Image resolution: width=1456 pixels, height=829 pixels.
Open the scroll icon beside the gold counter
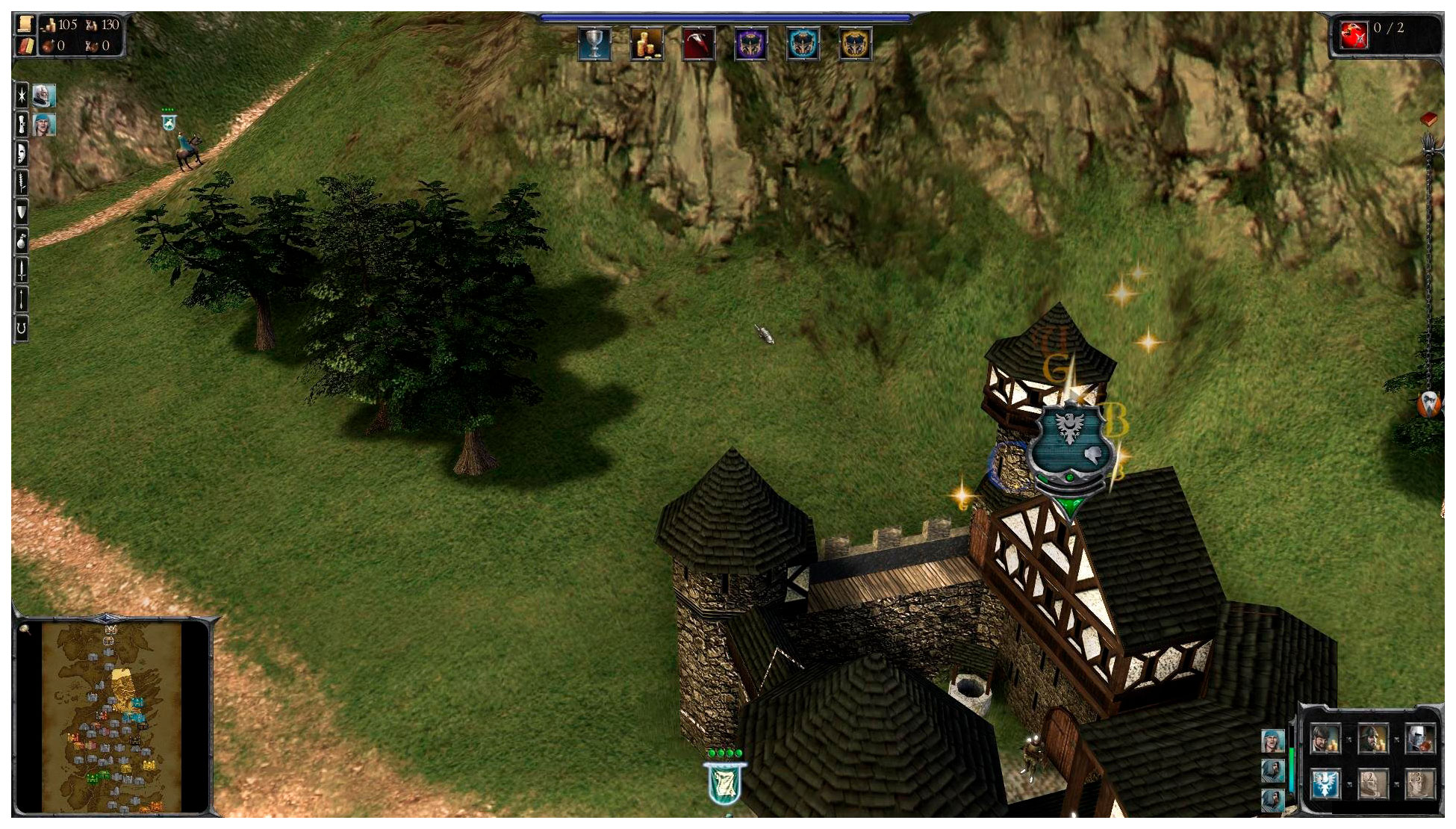(x=25, y=25)
